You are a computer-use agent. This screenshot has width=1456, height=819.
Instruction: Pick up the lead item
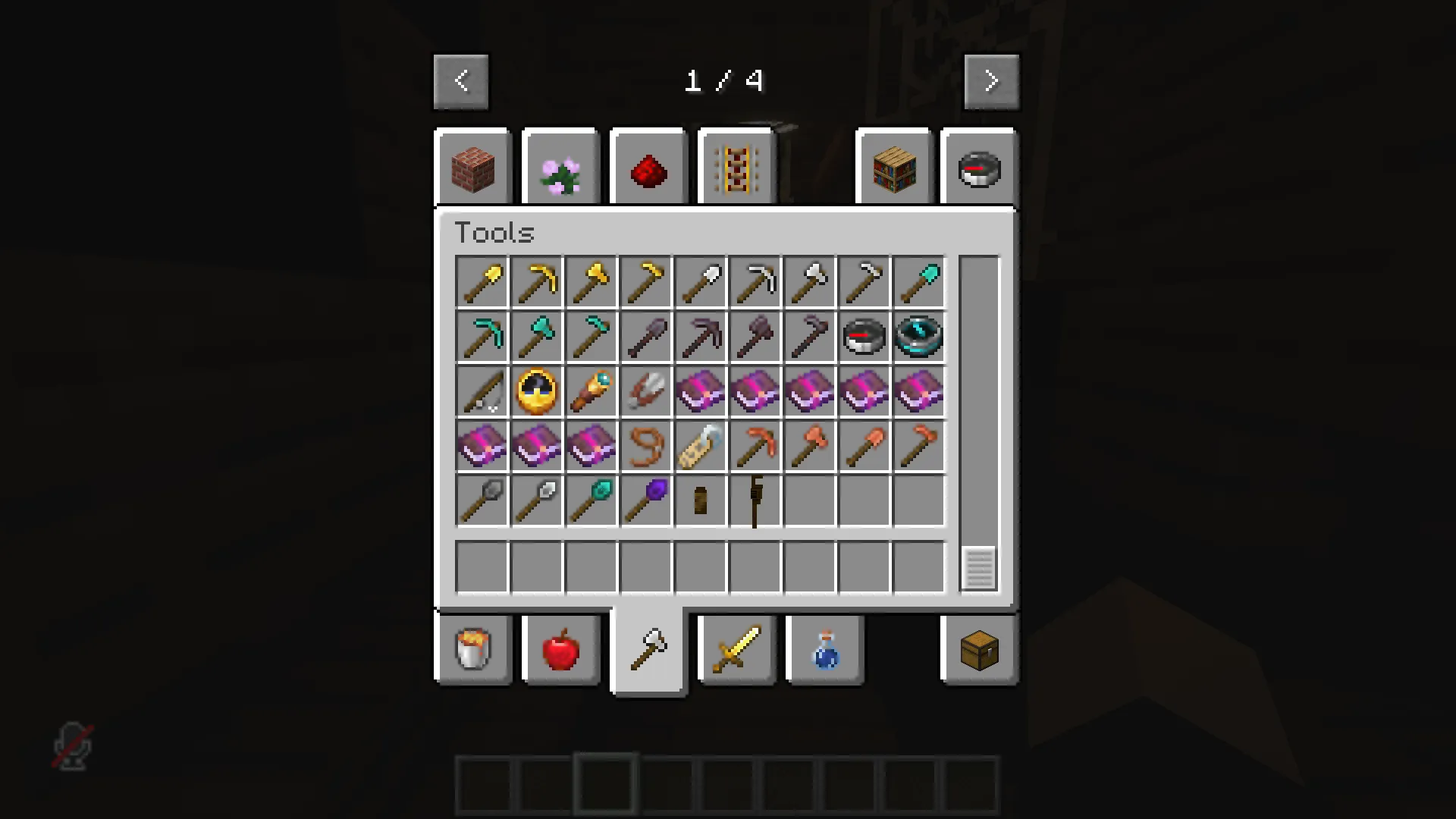click(646, 446)
